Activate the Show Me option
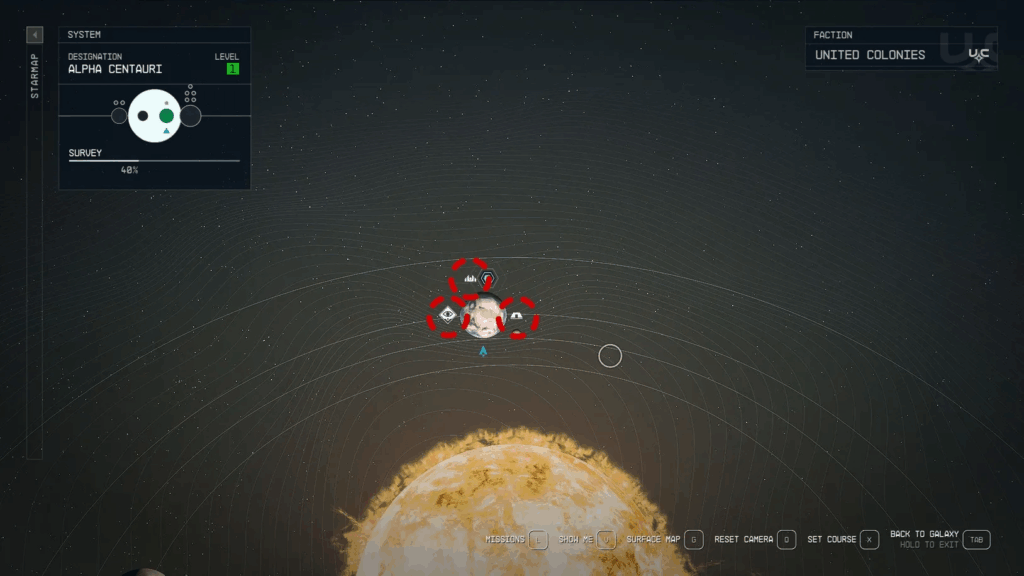 pos(605,540)
